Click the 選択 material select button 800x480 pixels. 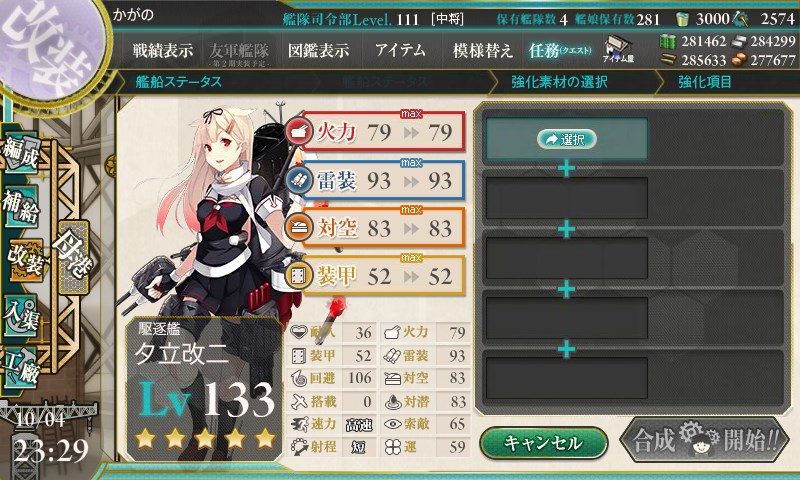click(567, 140)
